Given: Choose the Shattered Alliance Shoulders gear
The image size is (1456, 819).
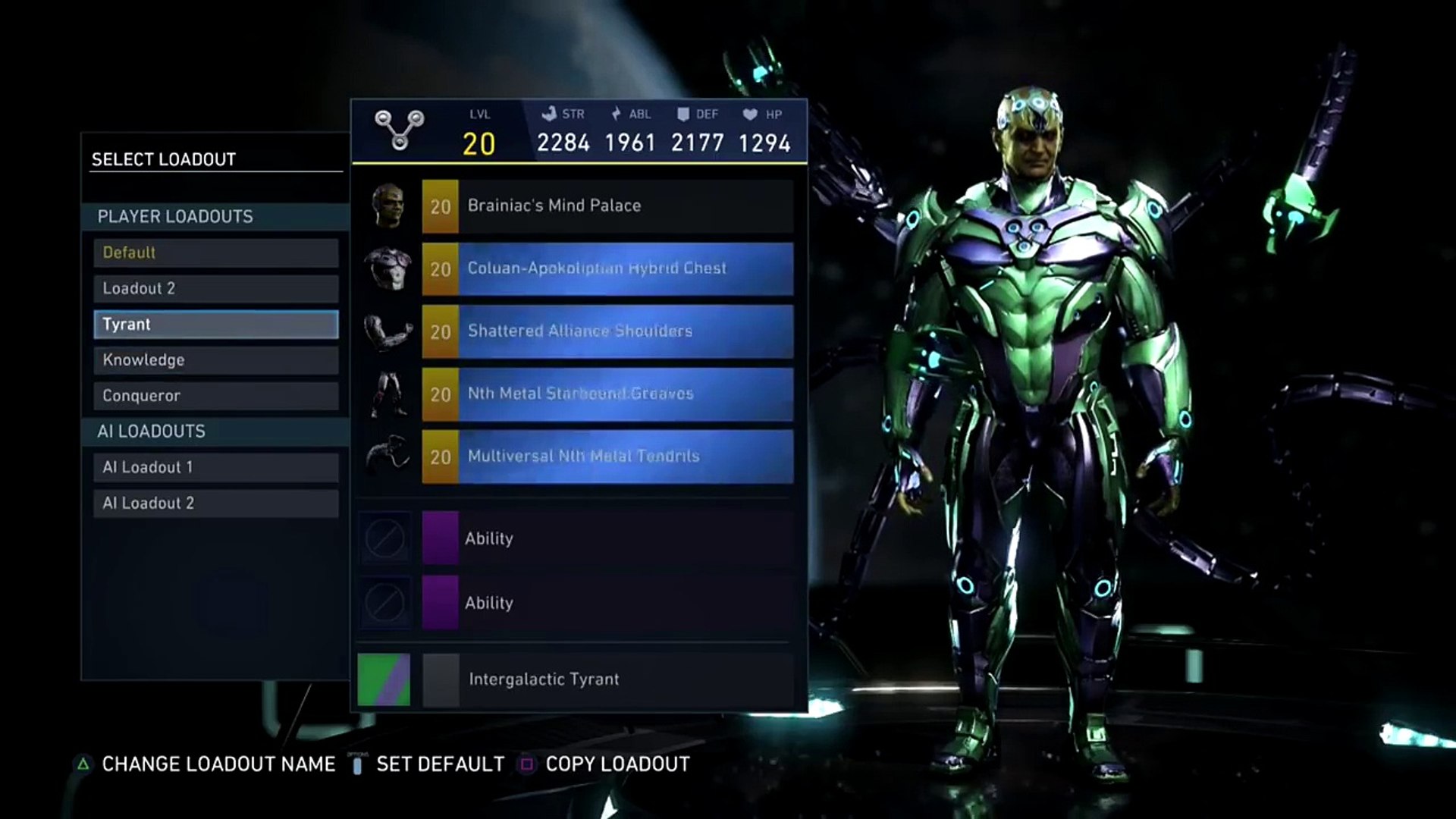Looking at the screenshot, I should tap(607, 331).
